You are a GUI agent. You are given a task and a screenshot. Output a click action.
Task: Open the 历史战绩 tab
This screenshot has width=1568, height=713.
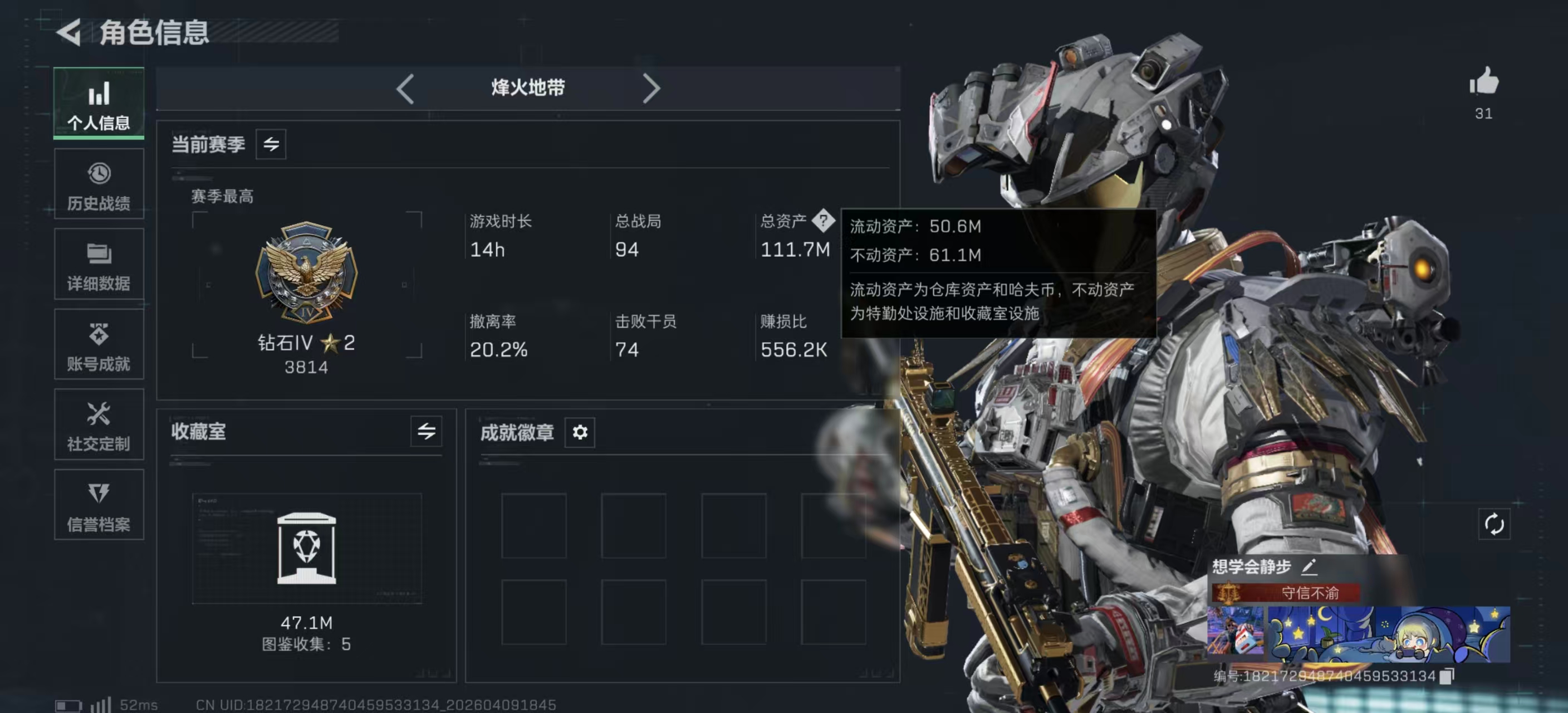(99, 184)
